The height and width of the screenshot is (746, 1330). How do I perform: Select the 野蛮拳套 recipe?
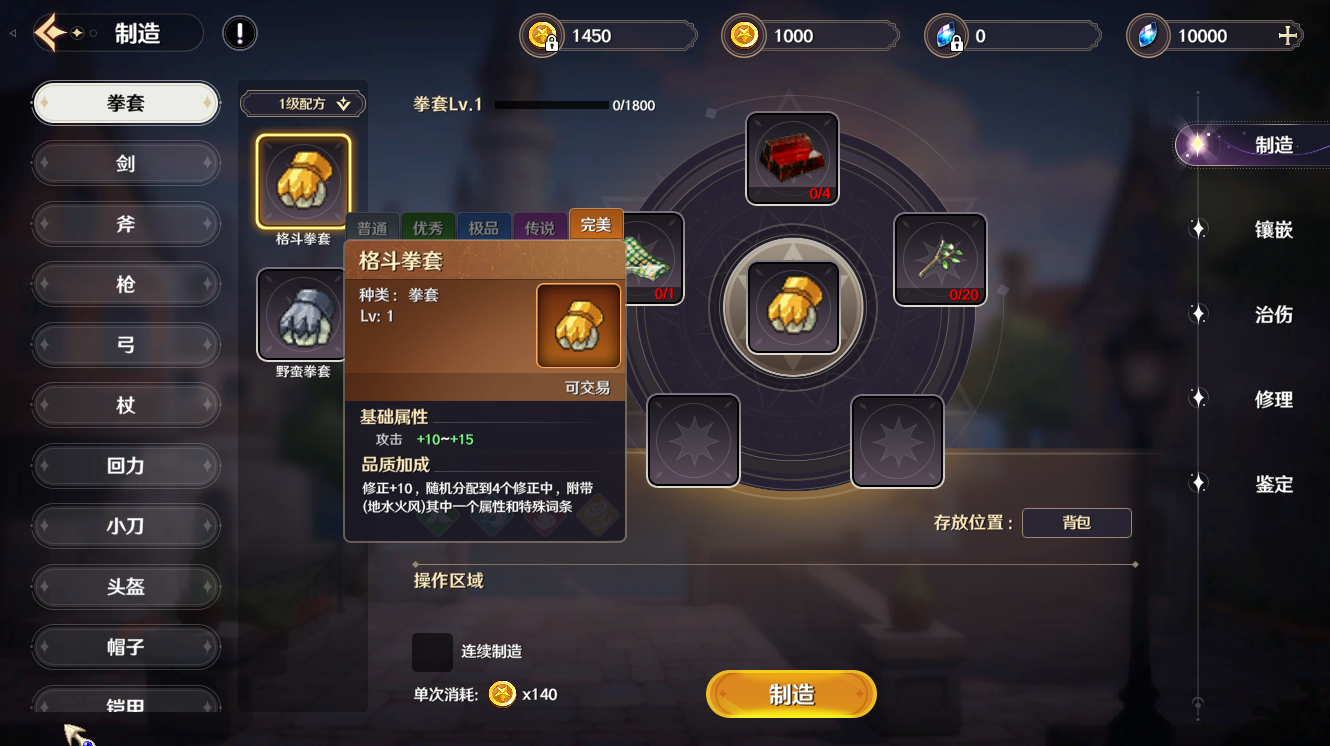[x=303, y=315]
